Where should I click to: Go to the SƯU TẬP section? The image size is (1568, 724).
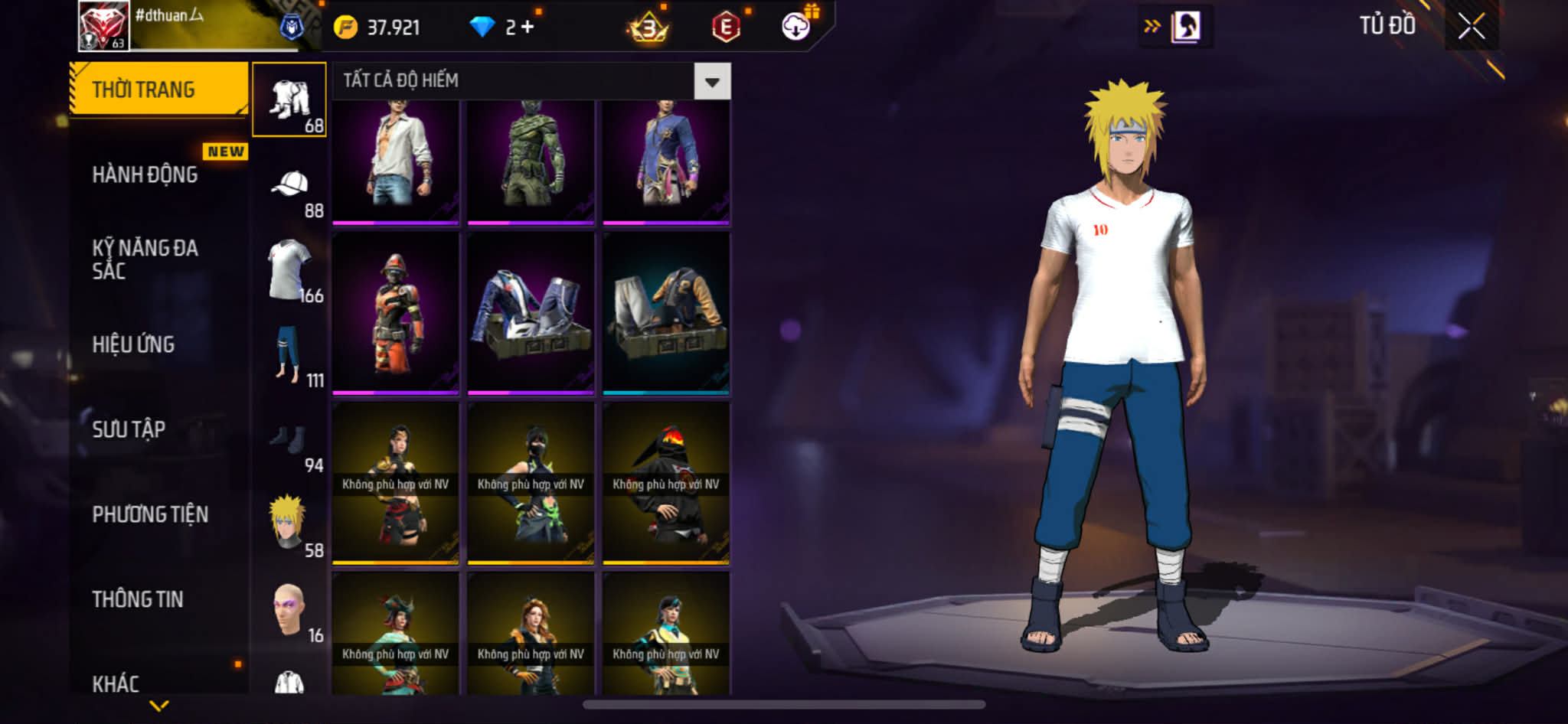point(129,429)
